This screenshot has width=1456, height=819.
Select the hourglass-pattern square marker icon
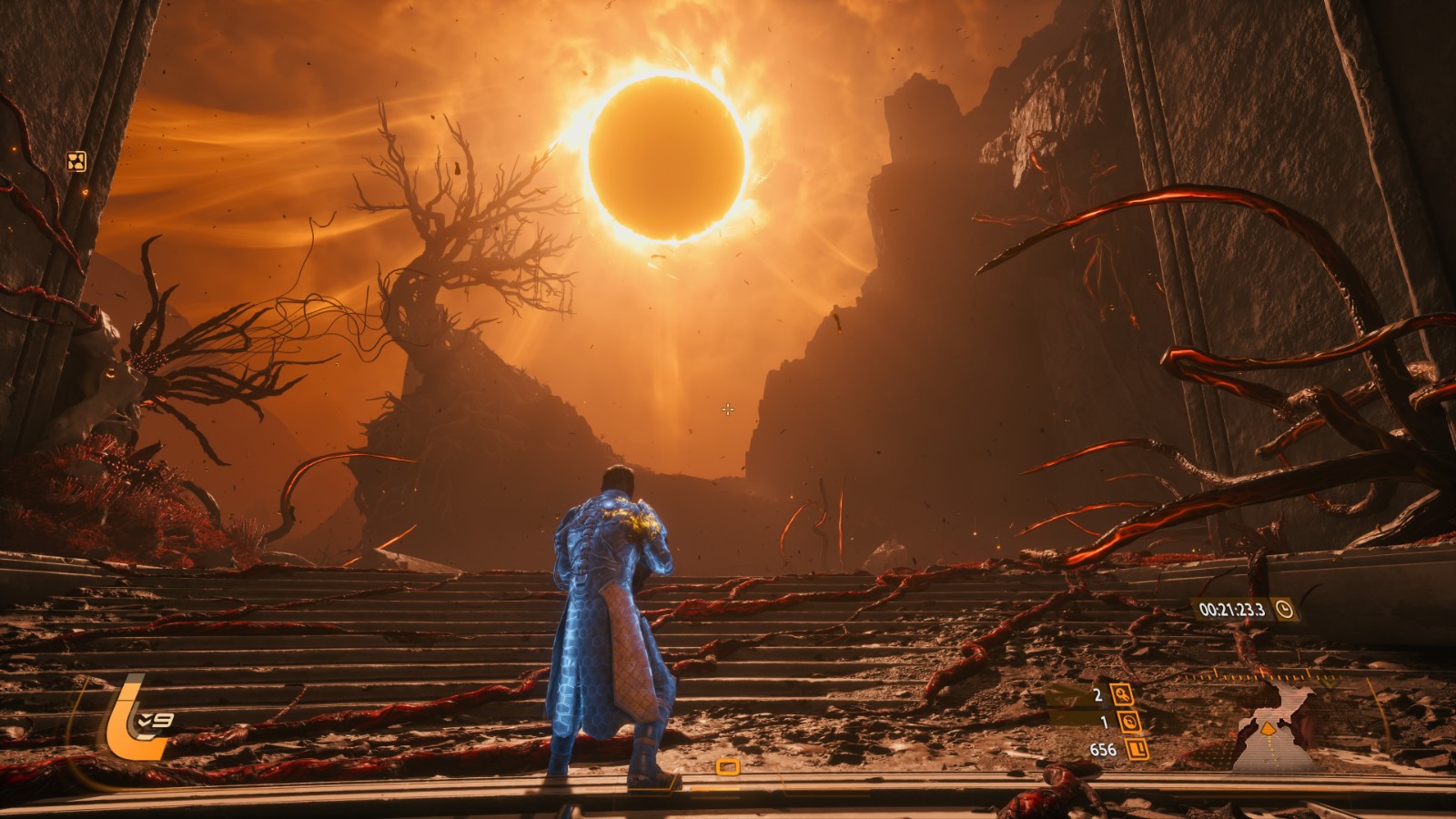pos(76,162)
